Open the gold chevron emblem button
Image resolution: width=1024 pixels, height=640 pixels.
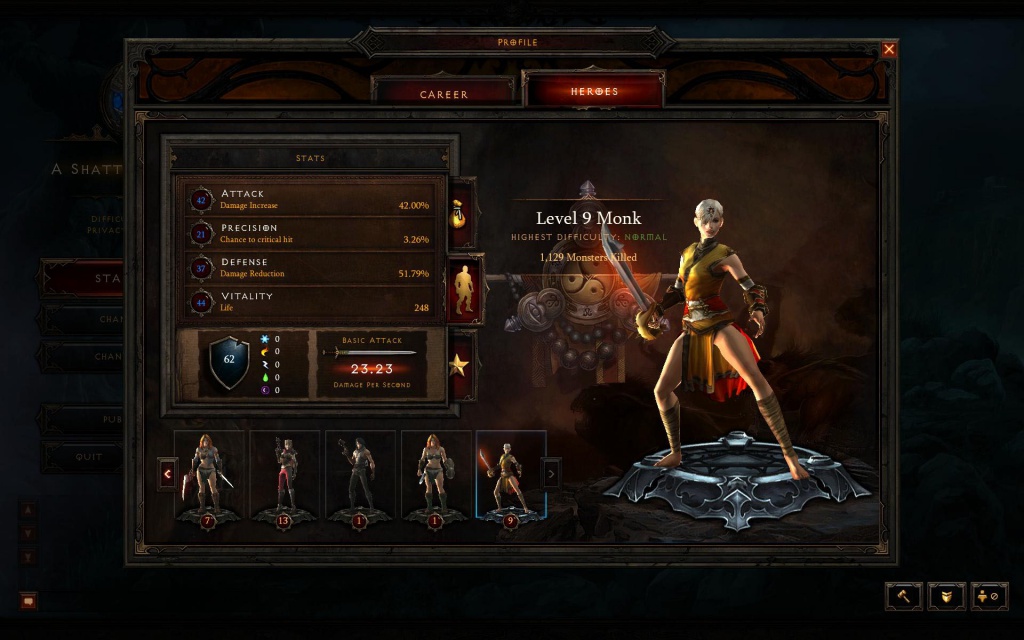(x=946, y=596)
